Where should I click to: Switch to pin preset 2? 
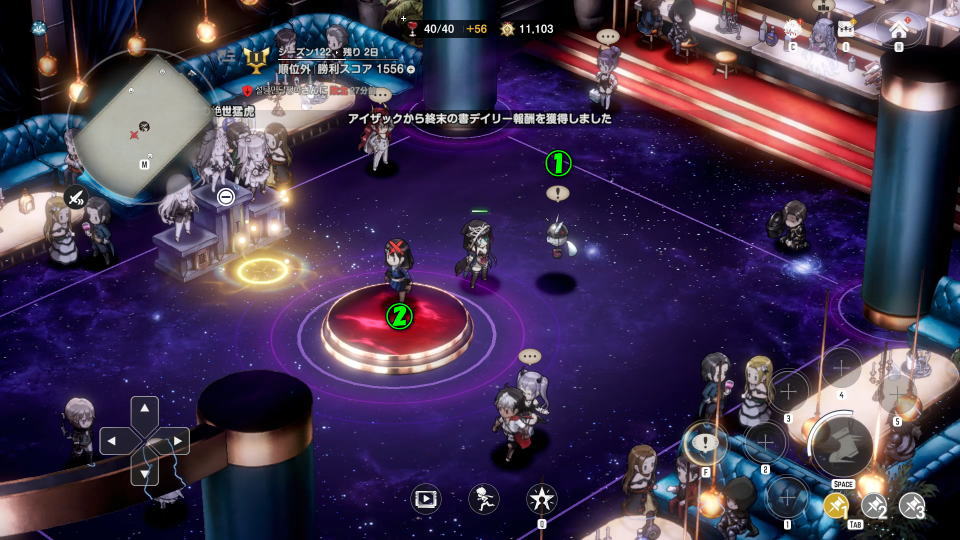click(874, 506)
